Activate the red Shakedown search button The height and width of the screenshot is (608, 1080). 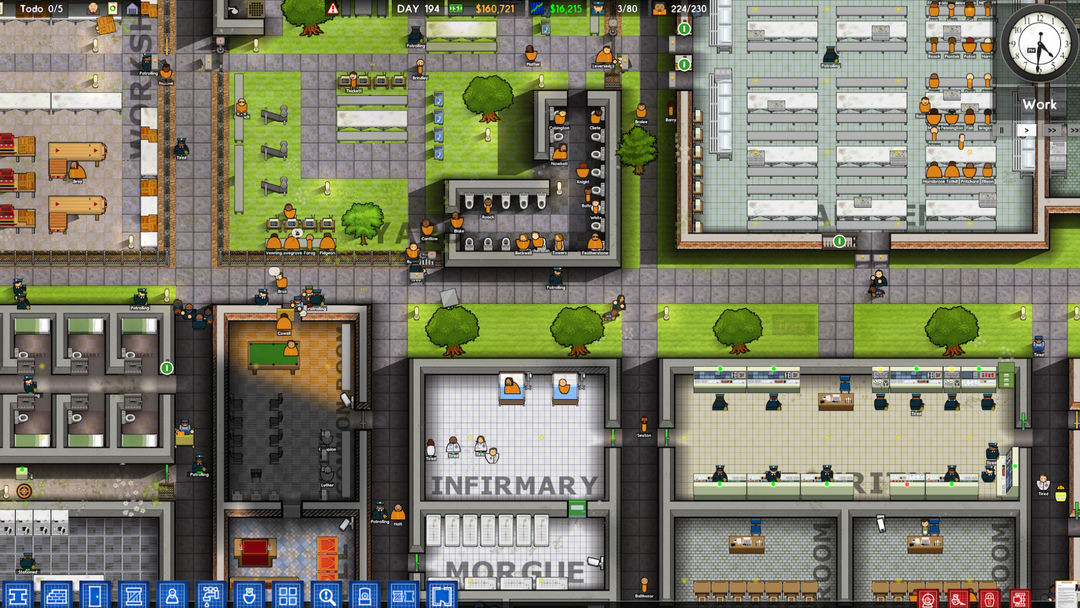point(958,598)
